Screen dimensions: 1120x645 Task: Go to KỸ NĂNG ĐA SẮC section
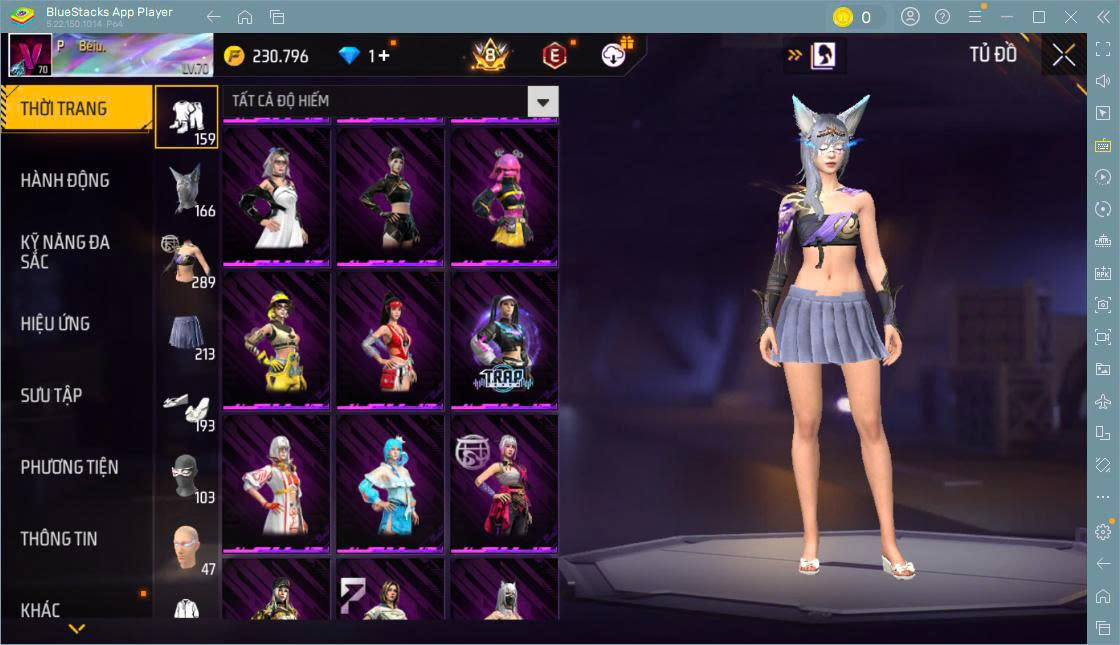(65, 252)
